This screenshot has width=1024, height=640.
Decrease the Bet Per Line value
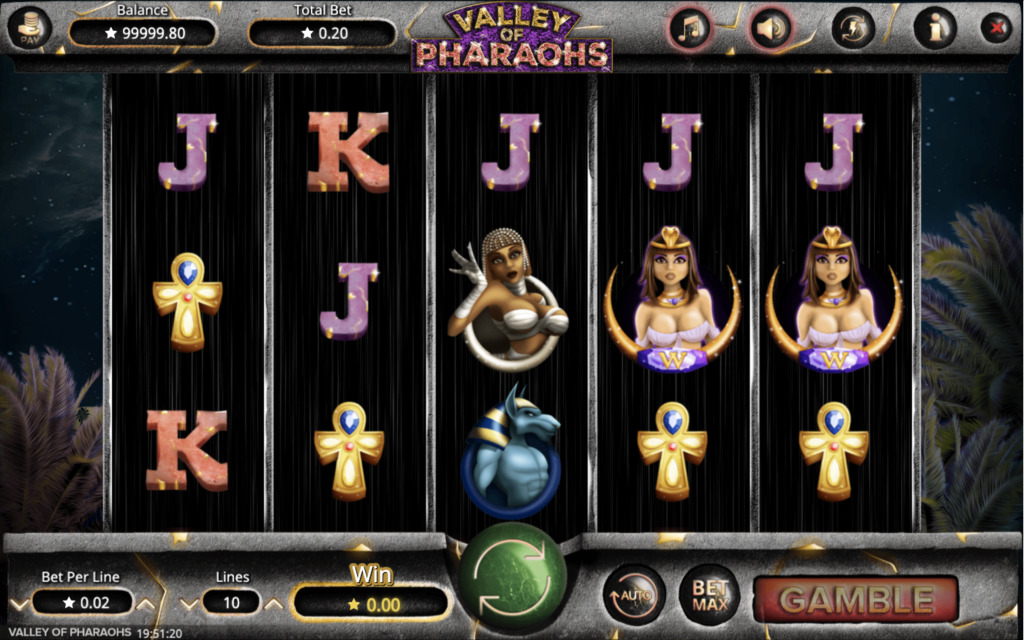click(x=18, y=603)
